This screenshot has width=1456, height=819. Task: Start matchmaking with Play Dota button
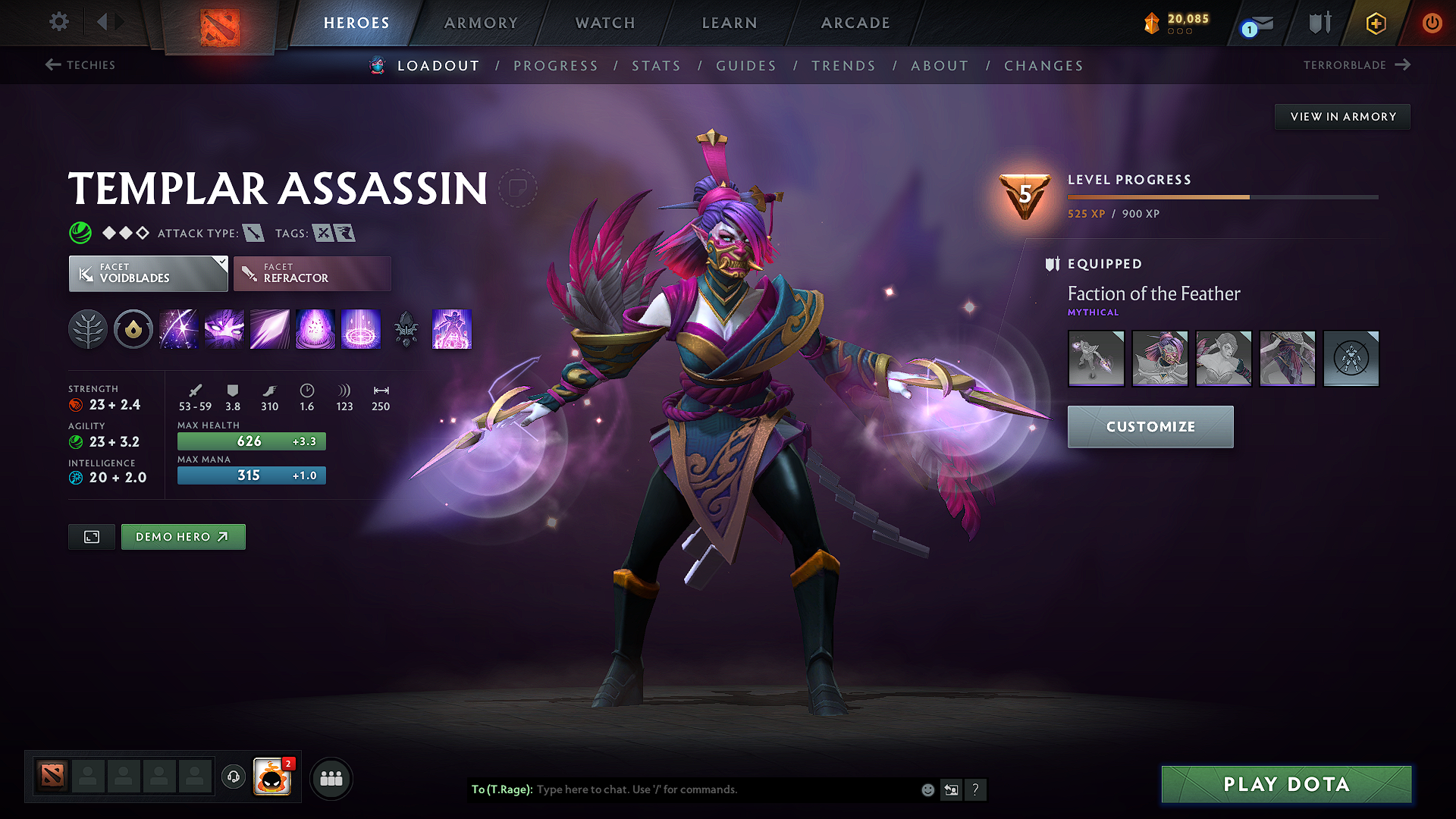[x=1286, y=784]
